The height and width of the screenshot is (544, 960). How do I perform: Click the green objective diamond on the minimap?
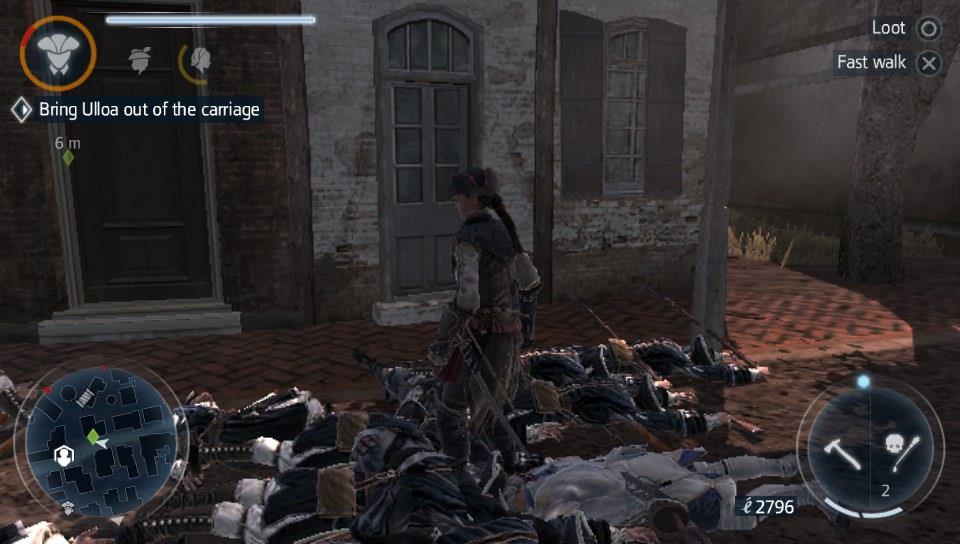[x=93, y=437]
